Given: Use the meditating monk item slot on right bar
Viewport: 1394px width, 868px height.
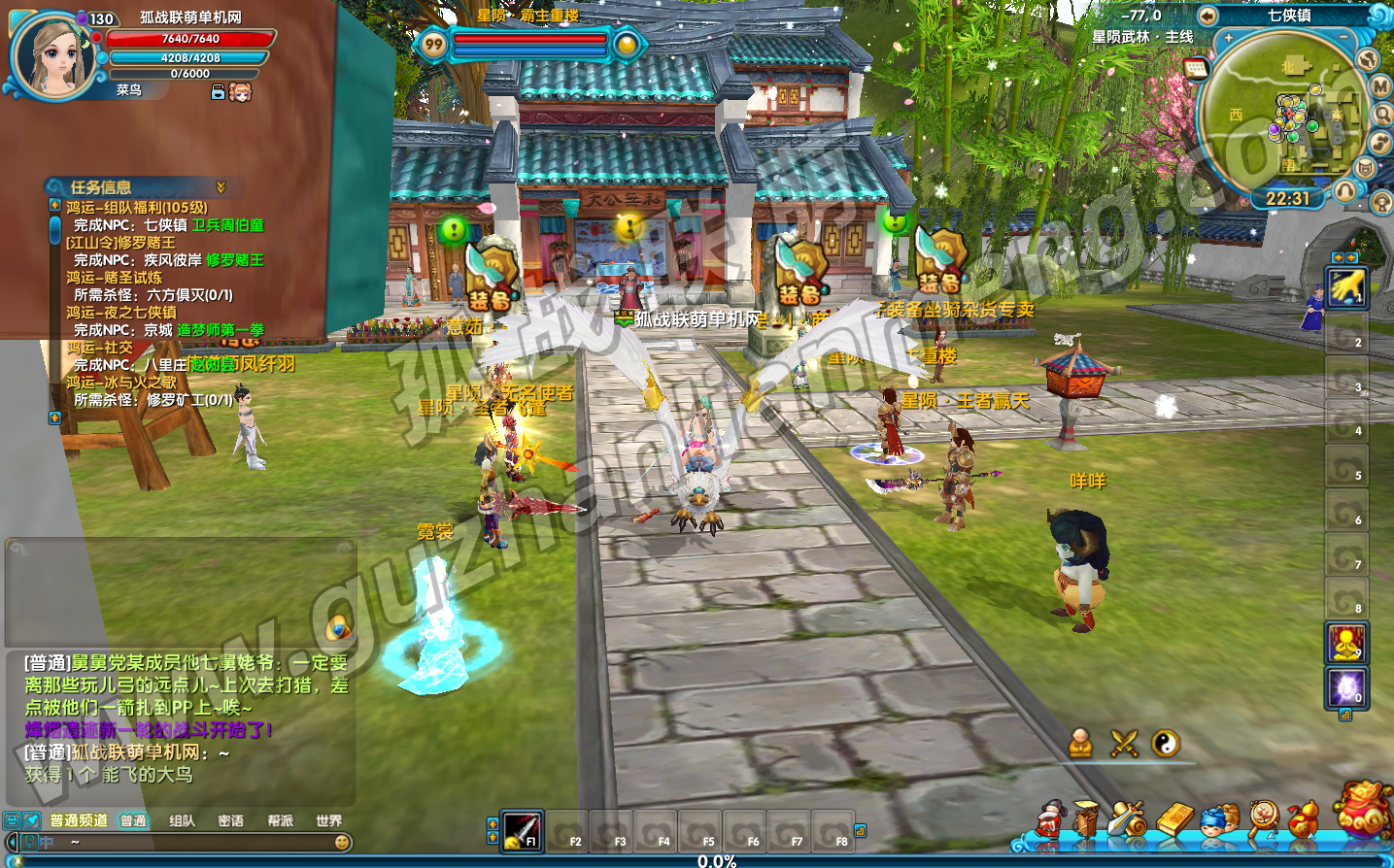Looking at the screenshot, I should (1346, 643).
